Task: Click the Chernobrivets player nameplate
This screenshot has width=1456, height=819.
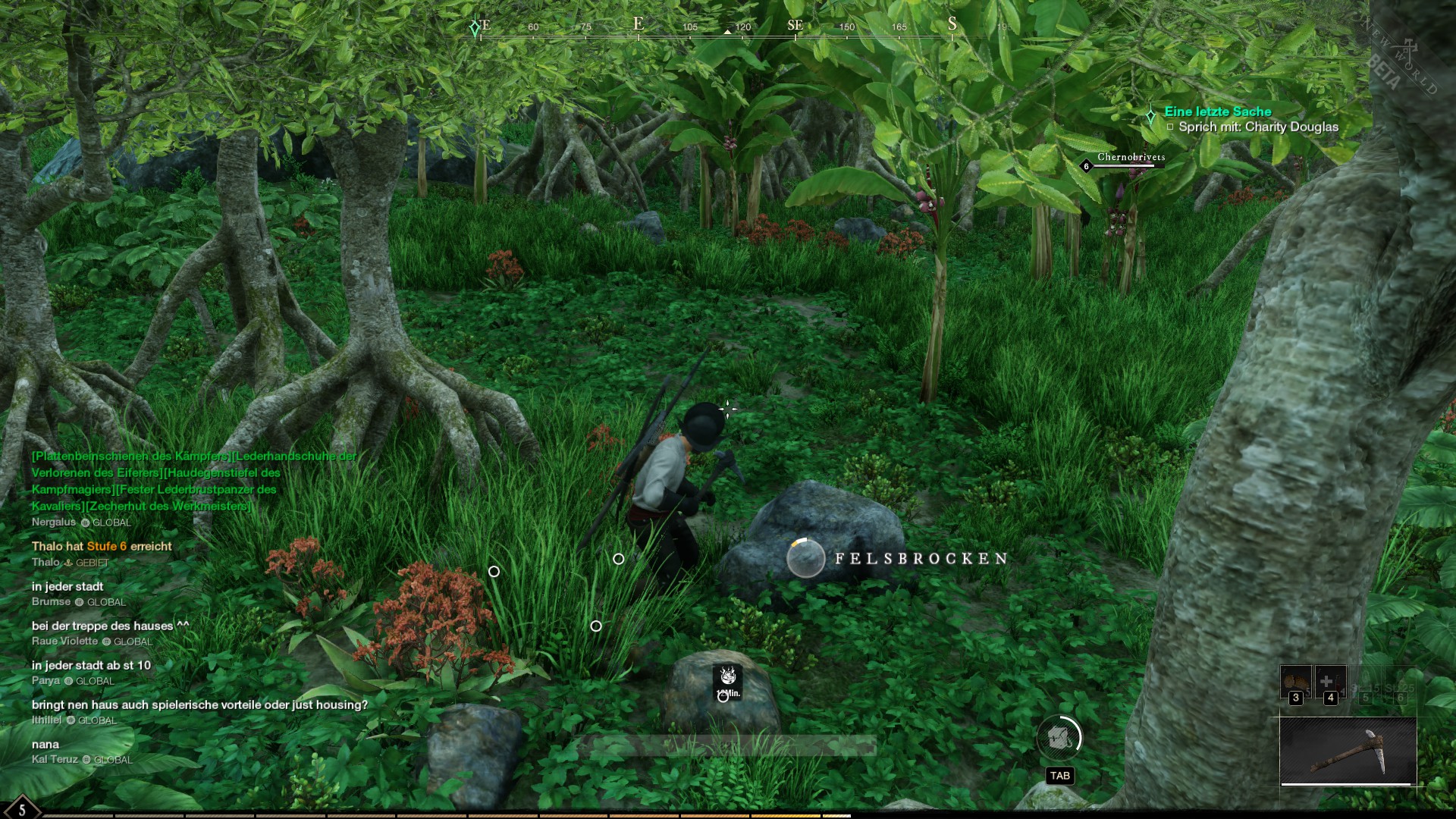Action: 1131,158
